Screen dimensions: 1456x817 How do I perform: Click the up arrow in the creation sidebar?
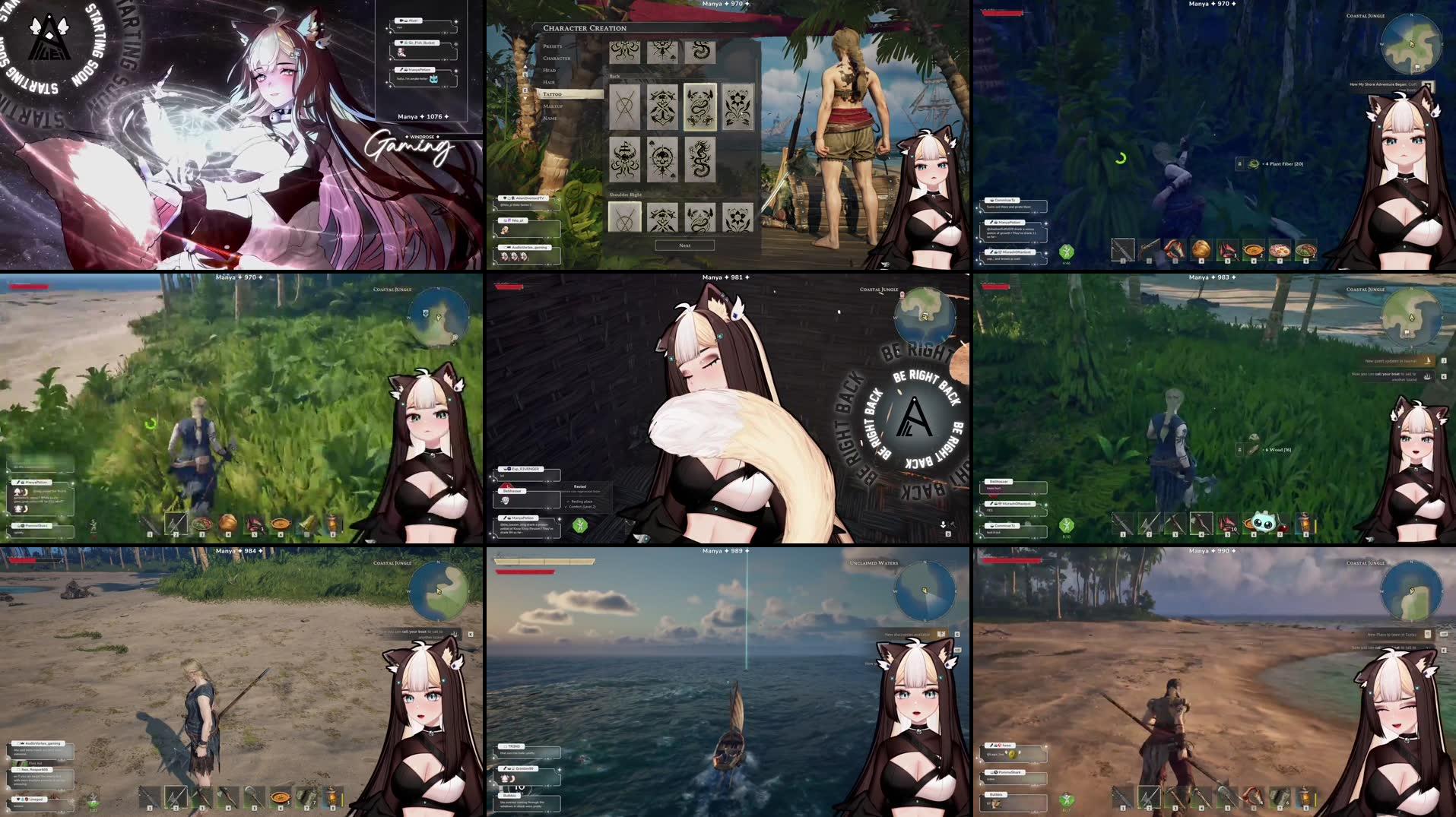[525, 66]
